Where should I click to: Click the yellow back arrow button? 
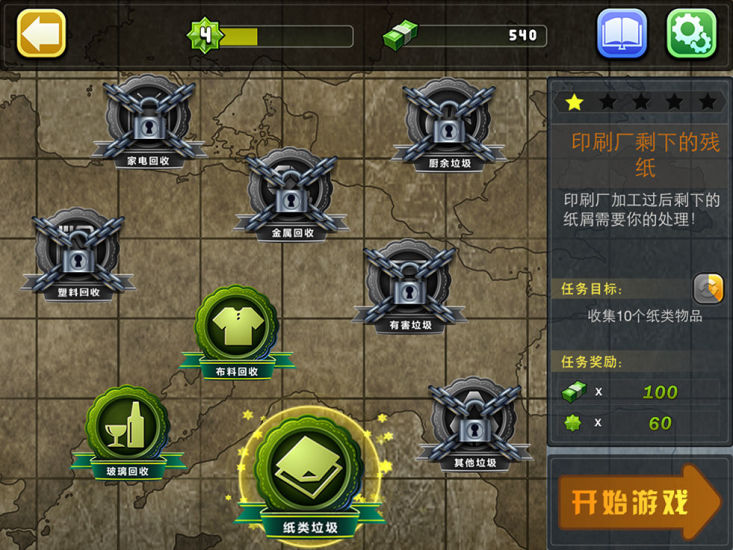(x=42, y=33)
